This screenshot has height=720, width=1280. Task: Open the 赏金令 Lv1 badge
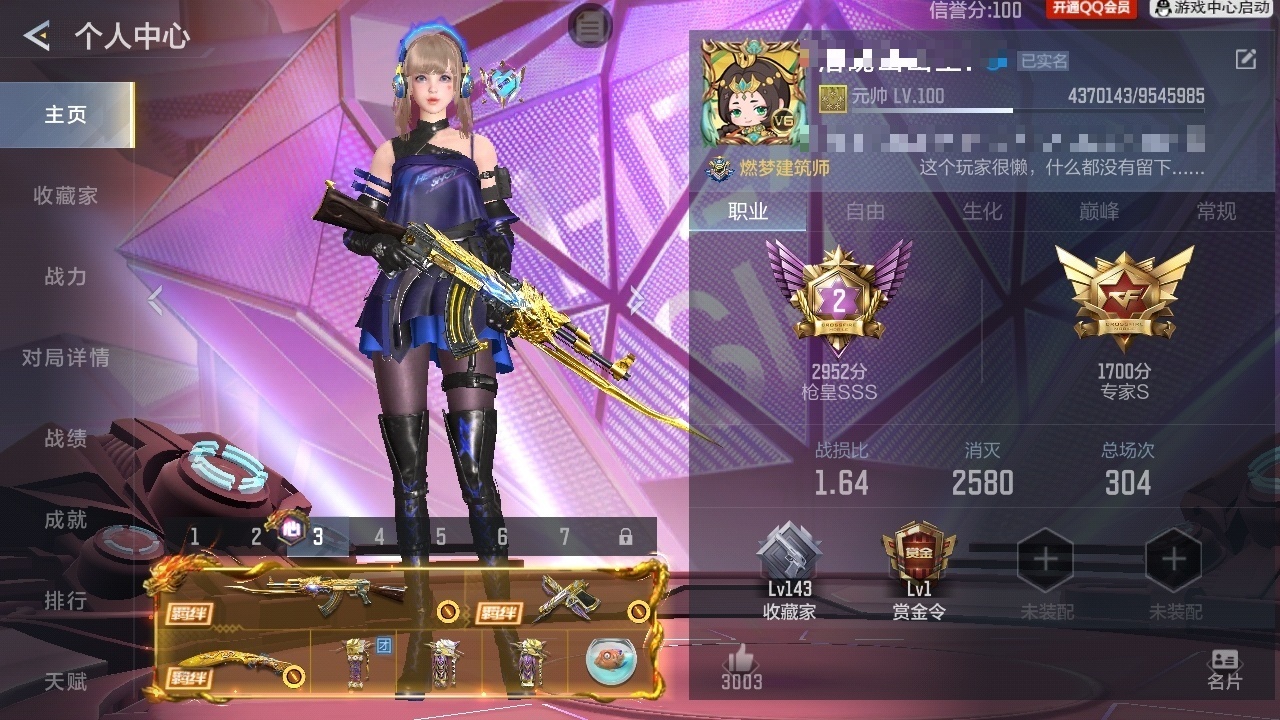[918, 571]
